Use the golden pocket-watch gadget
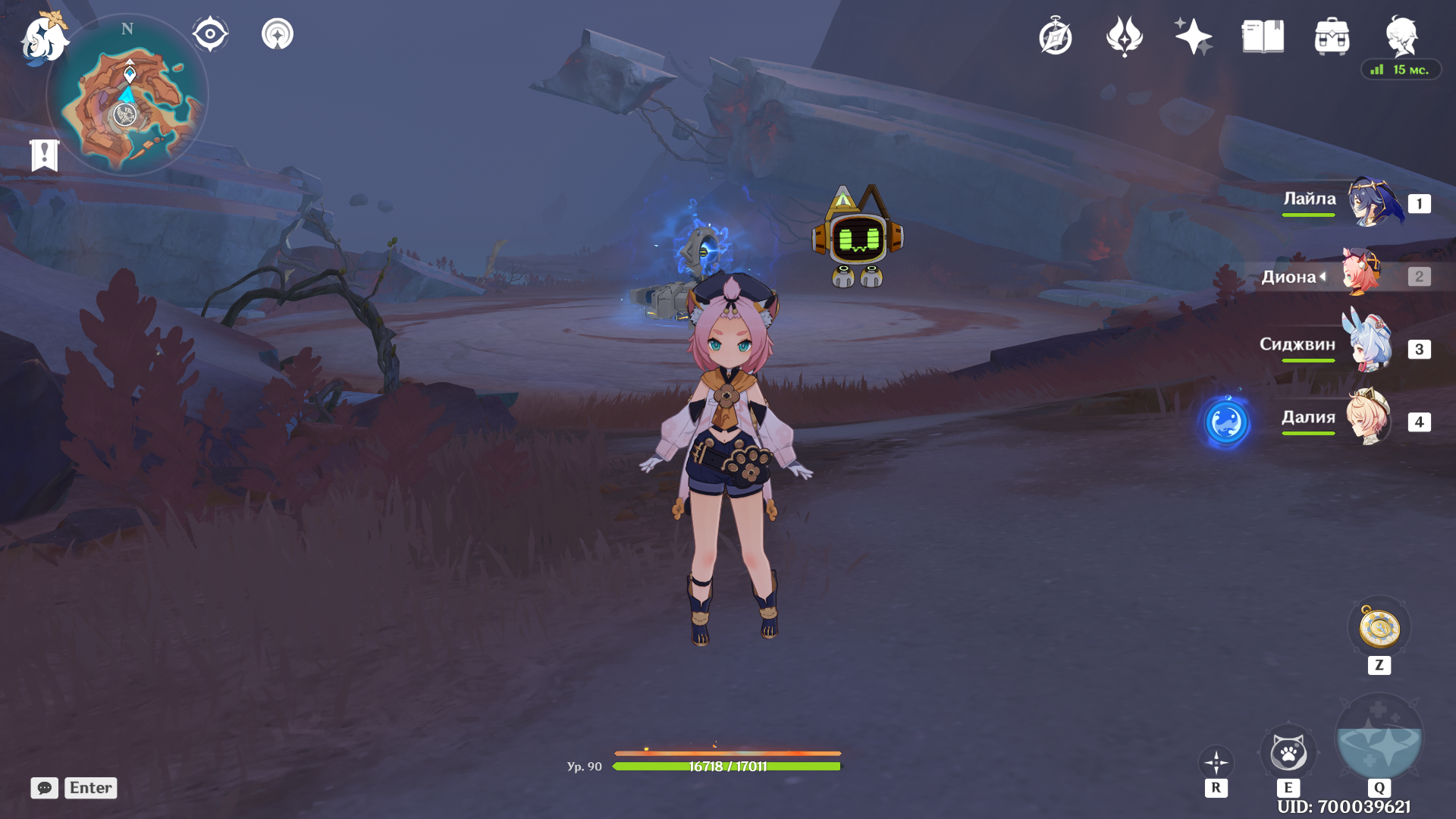1456x819 pixels. click(1379, 628)
